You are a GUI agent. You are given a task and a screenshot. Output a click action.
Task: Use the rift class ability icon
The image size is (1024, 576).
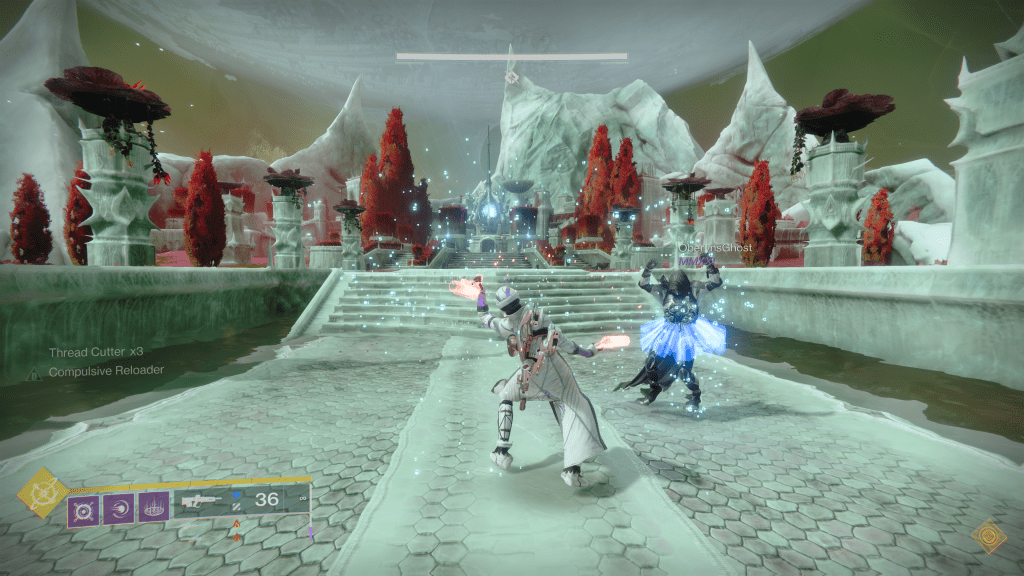click(154, 510)
